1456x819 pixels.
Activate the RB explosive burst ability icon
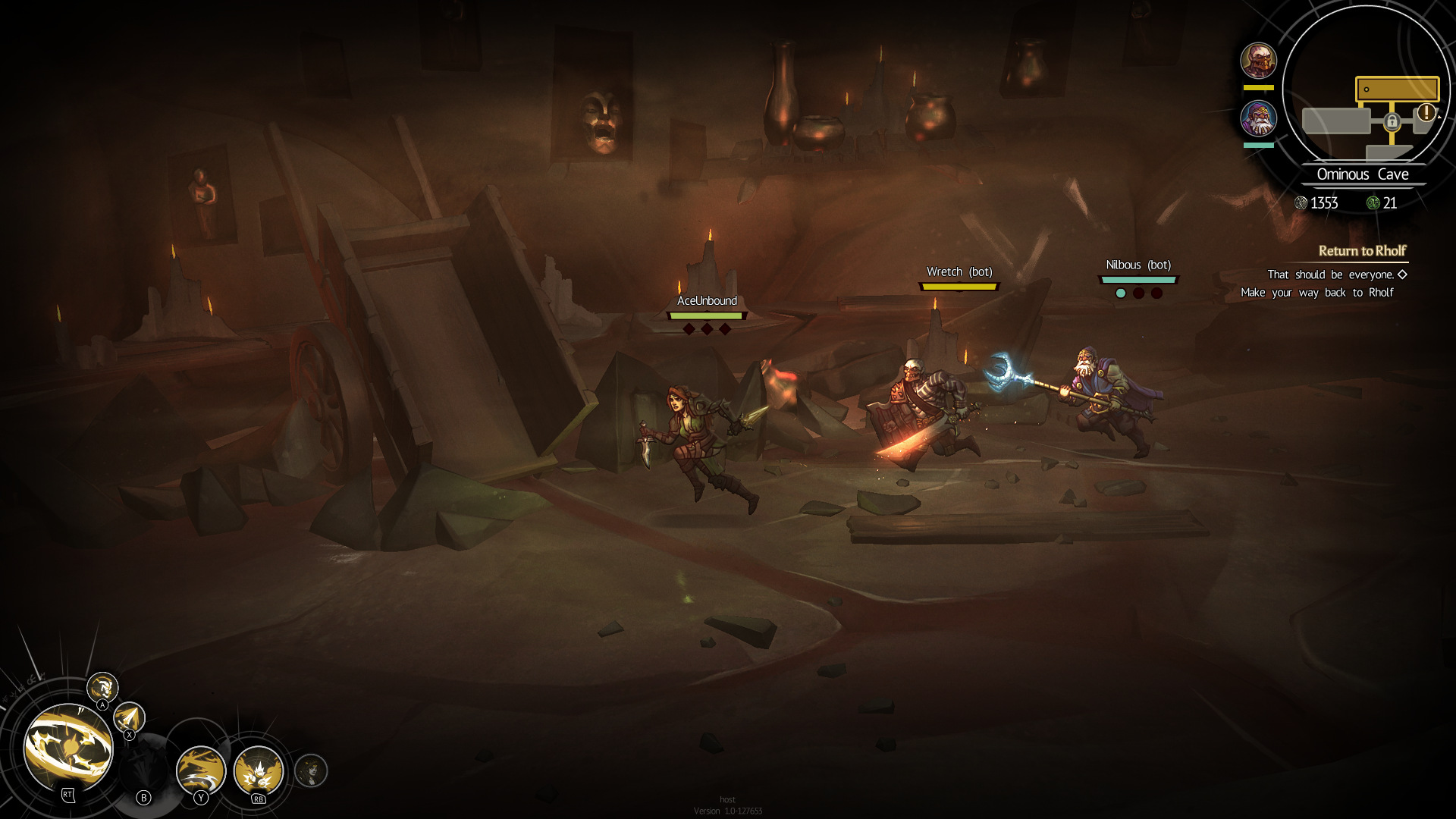tap(258, 772)
